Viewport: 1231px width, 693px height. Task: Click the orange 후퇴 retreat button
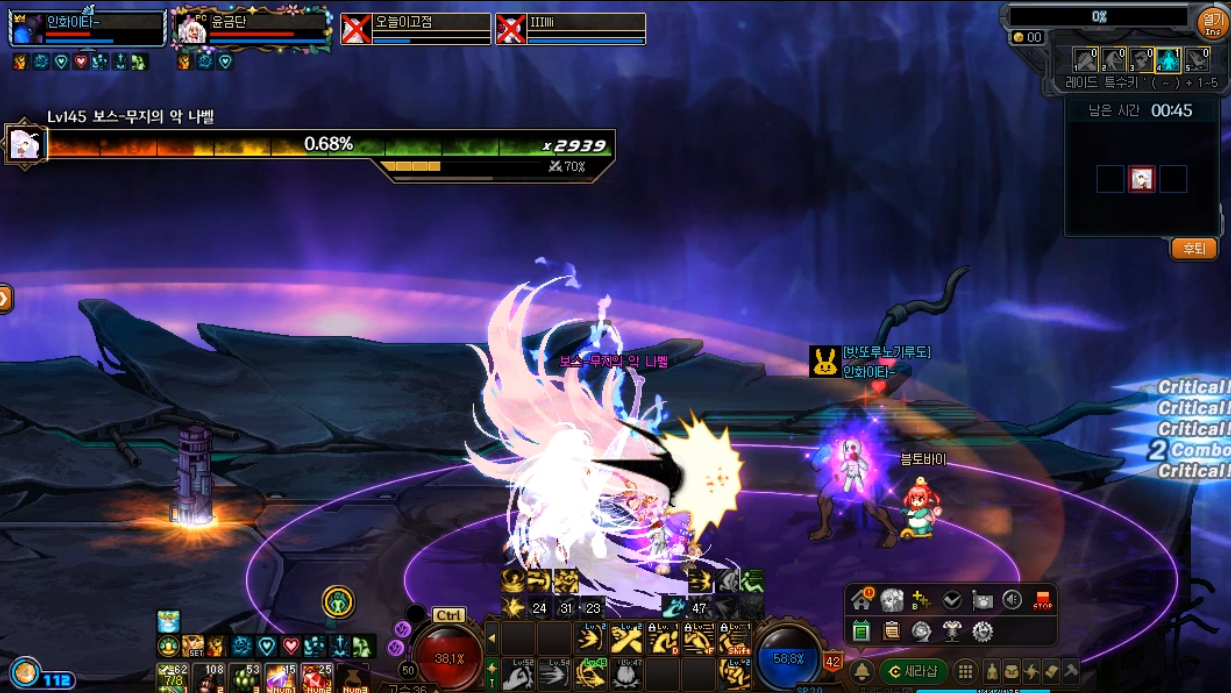[1193, 249]
